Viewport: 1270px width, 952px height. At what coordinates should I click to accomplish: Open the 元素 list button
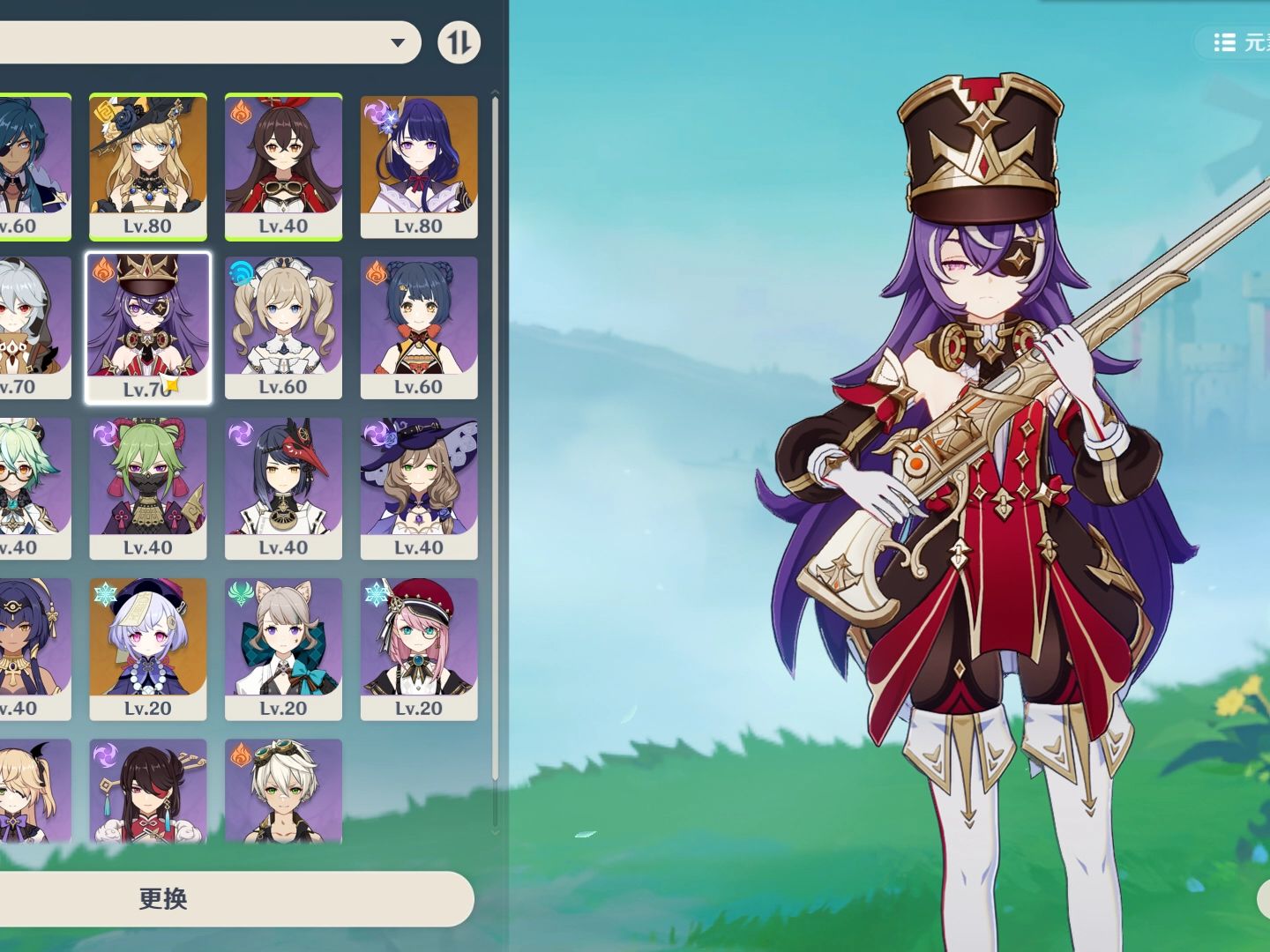tap(1239, 42)
